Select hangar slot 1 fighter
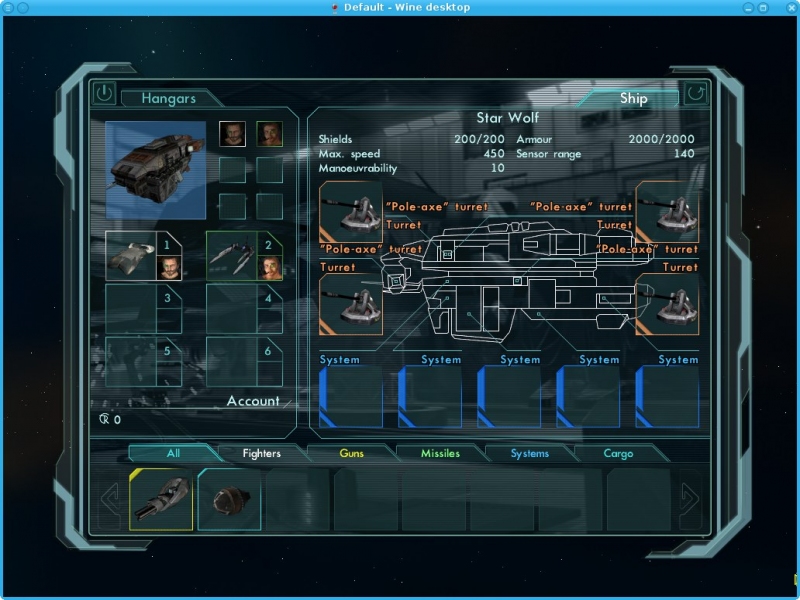The height and width of the screenshot is (600, 800). [144, 256]
